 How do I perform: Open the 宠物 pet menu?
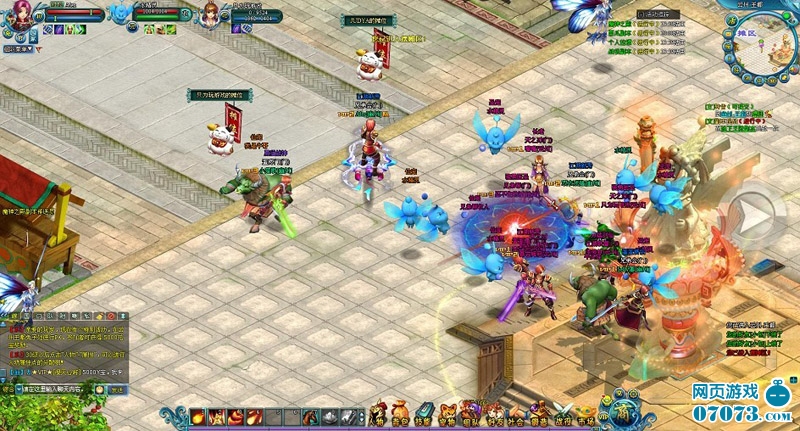pos(448,412)
